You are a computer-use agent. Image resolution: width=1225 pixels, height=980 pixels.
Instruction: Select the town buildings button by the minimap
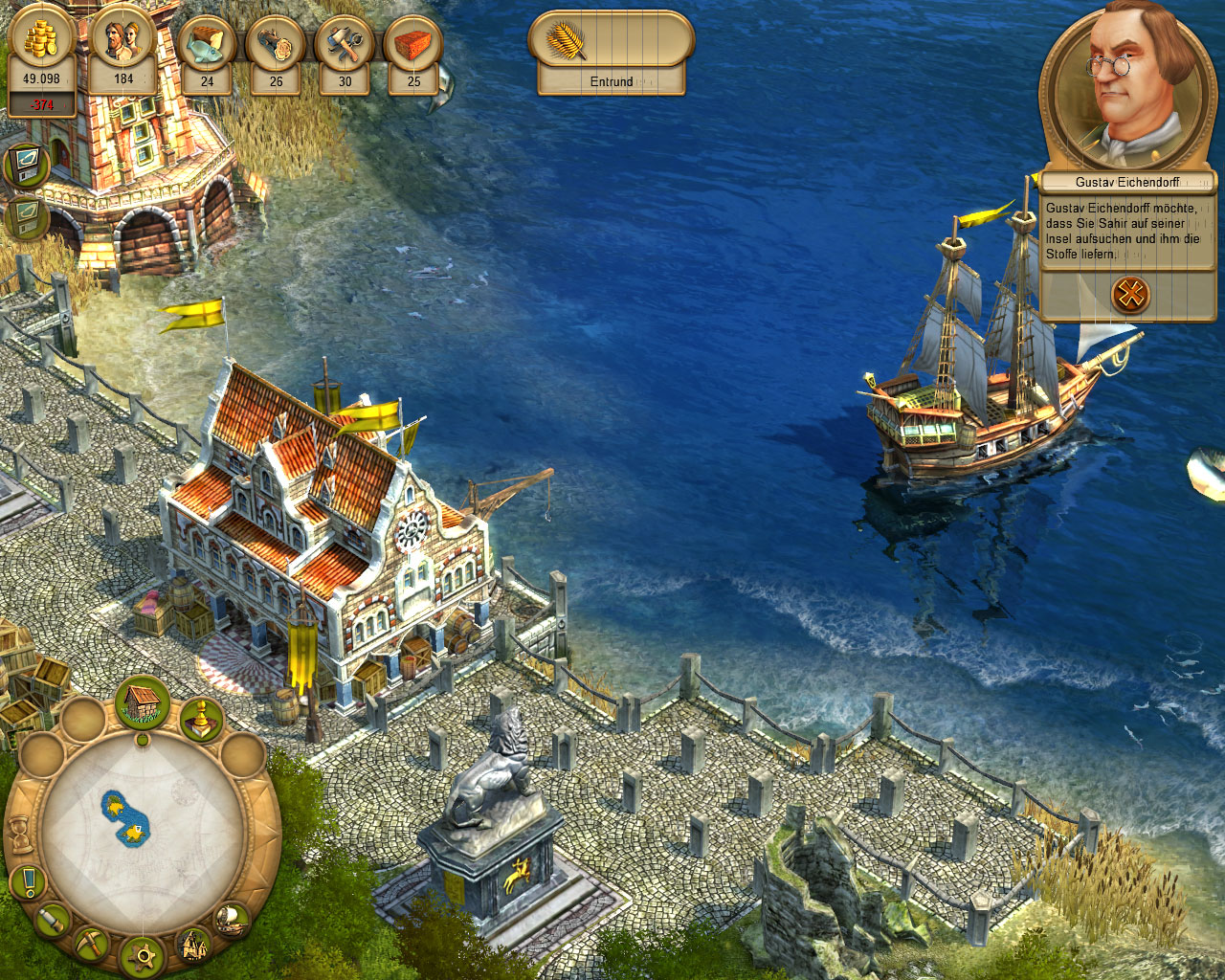[194, 946]
